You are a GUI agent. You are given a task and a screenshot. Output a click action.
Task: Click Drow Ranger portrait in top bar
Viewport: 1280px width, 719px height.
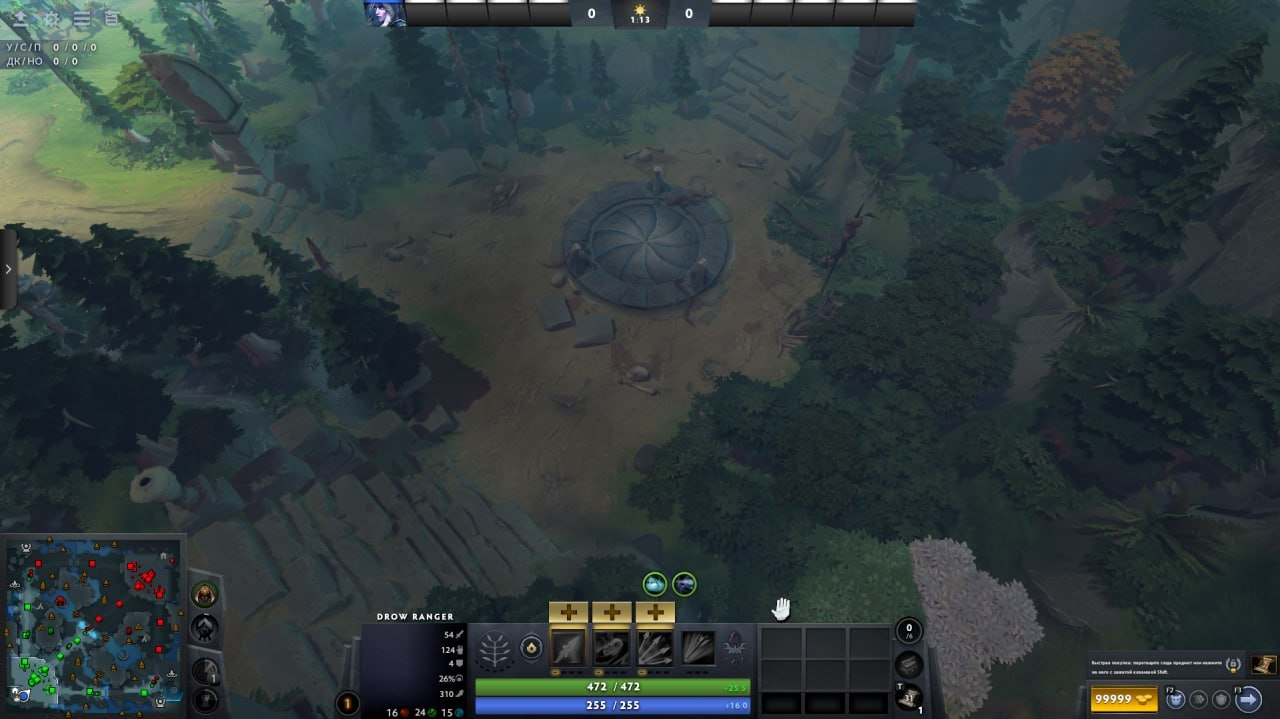pos(385,13)
